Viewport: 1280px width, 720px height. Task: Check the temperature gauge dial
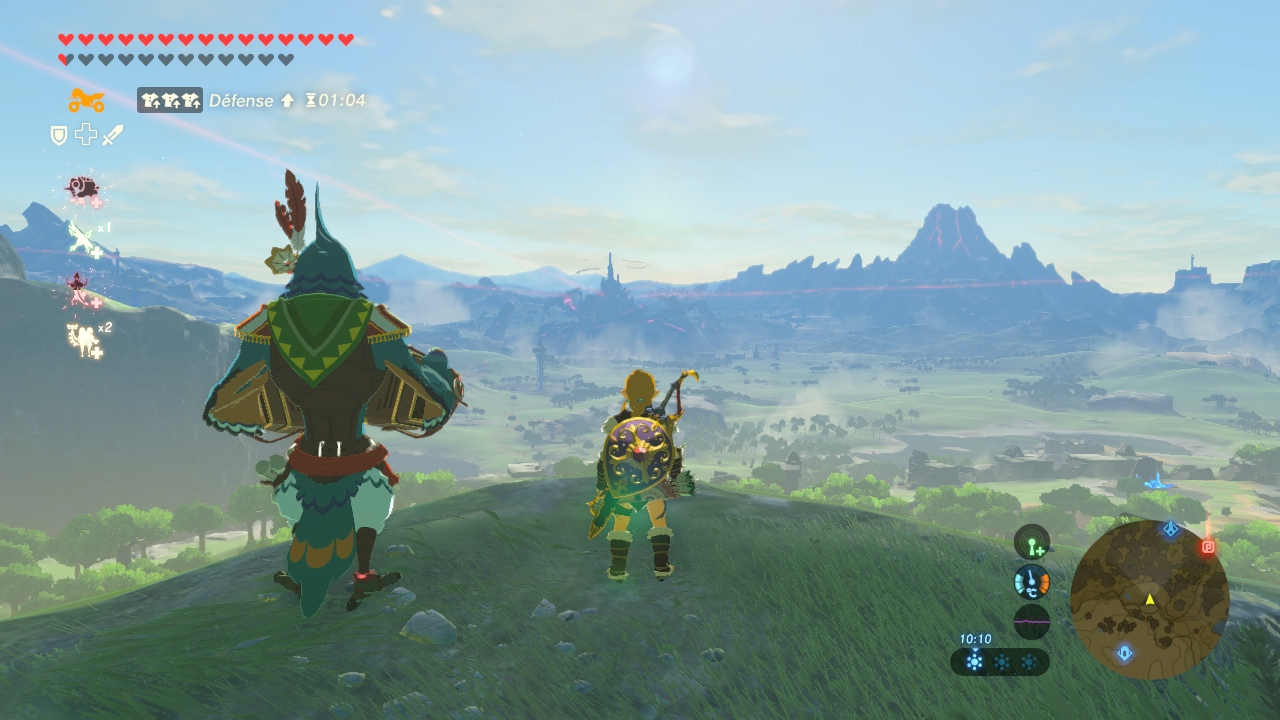click(1032, 582)
